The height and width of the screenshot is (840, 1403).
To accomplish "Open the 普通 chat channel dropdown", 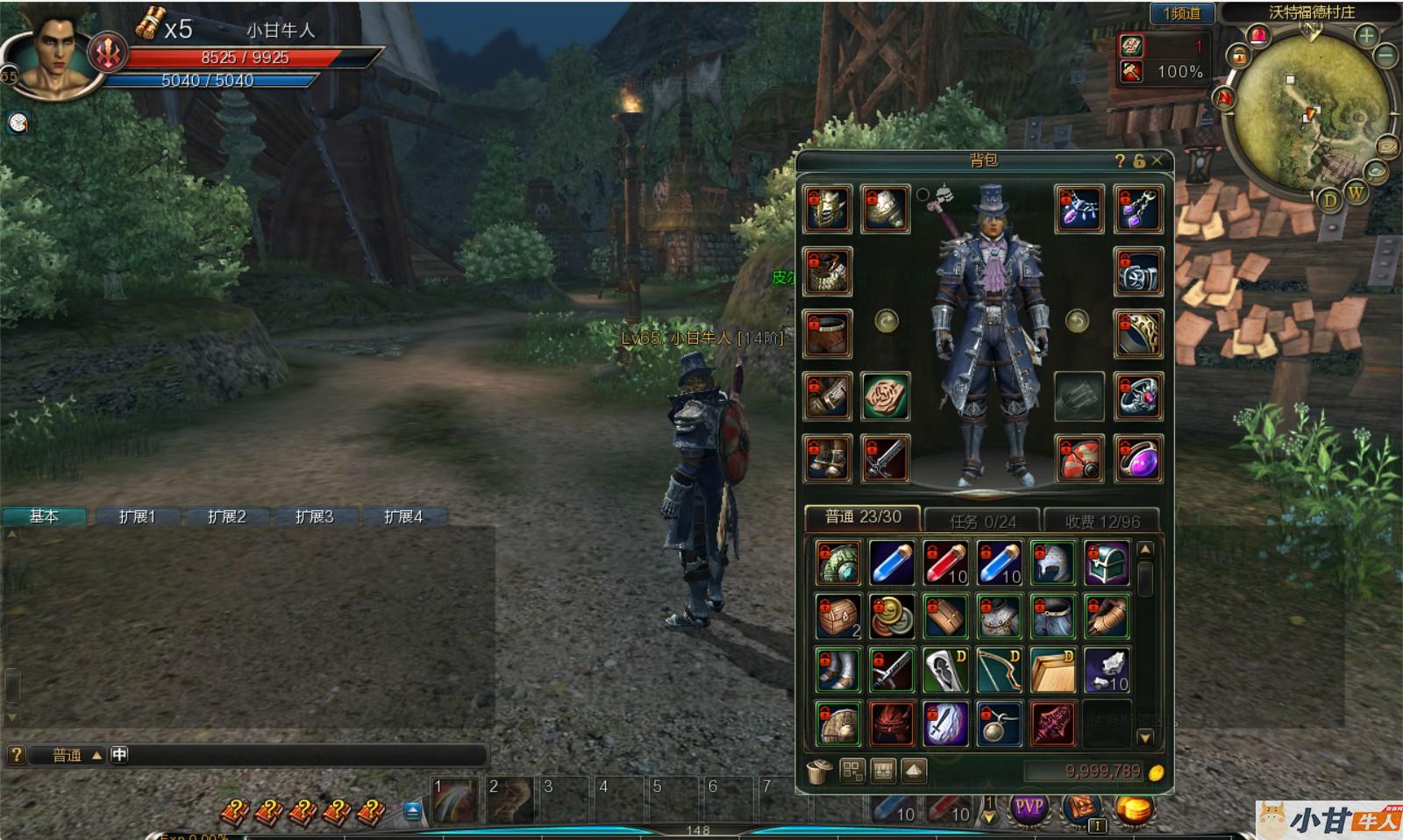I will coord(75,755).
